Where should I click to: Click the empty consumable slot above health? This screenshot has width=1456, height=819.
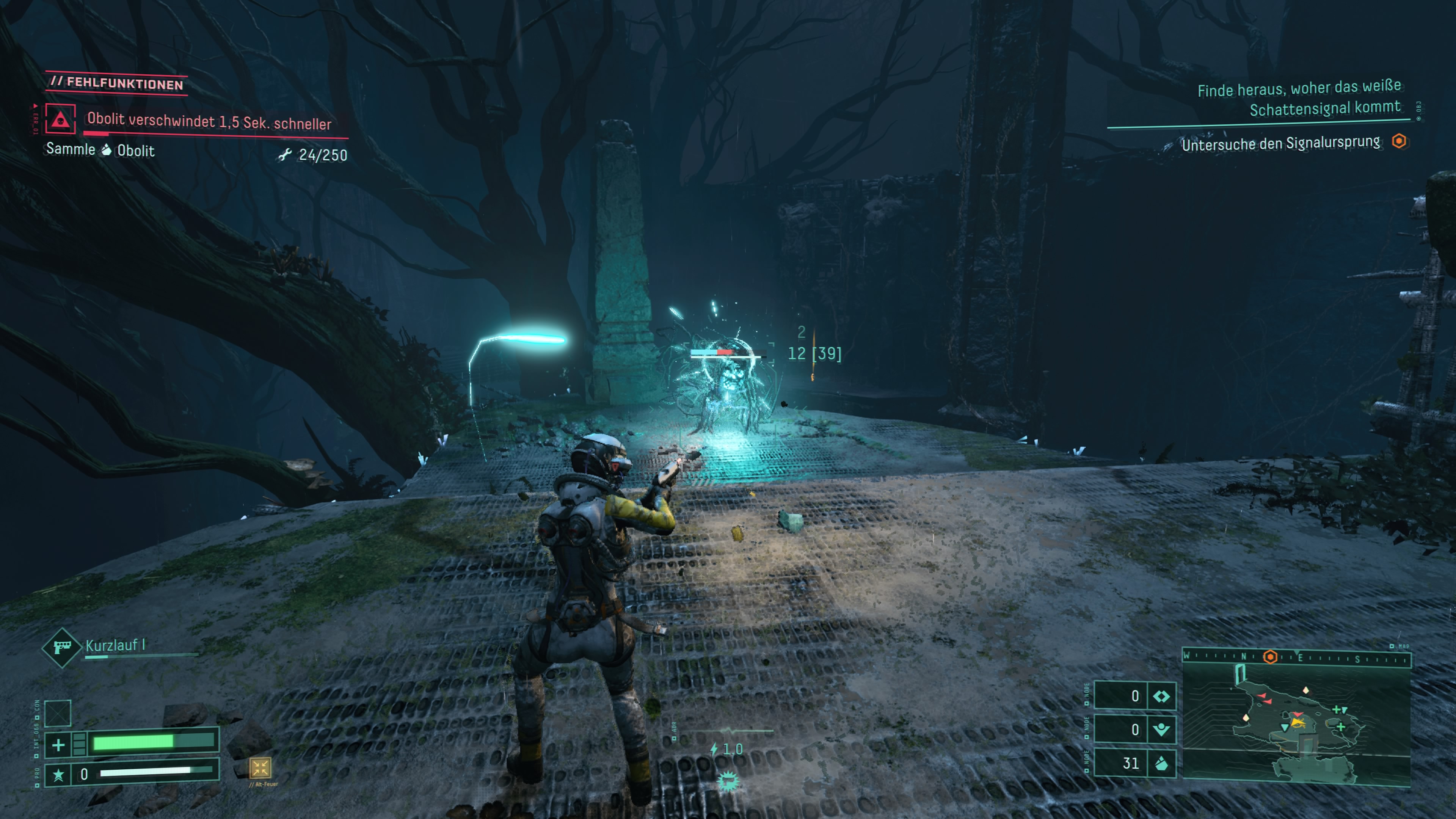(58, 713)
